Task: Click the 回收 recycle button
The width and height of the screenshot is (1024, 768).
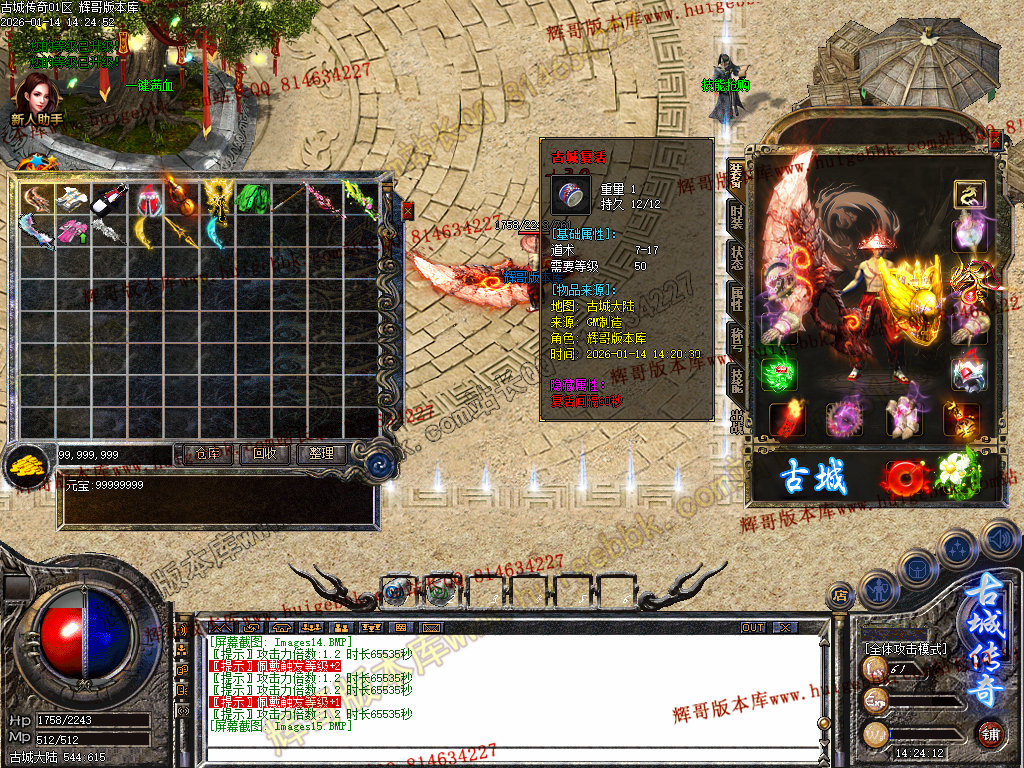Action: click(264, 454)
